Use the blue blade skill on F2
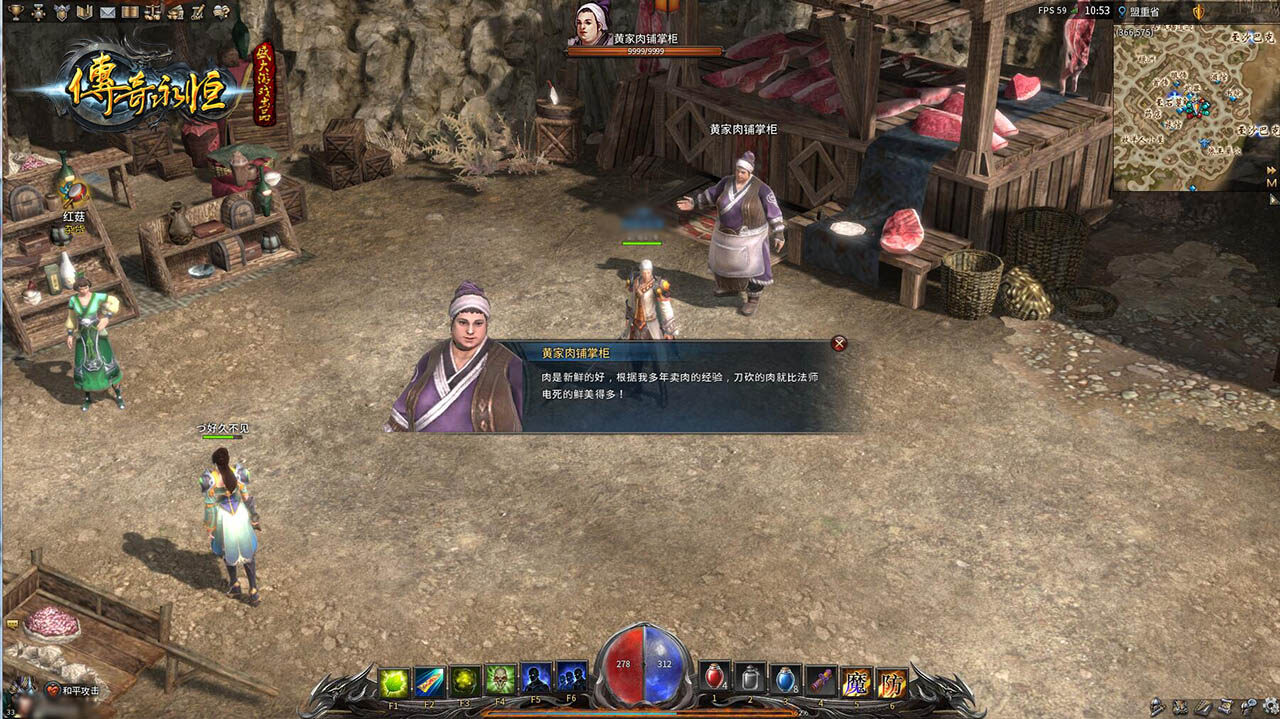The width and height of the screenshot is (1280, 719). 429,681
